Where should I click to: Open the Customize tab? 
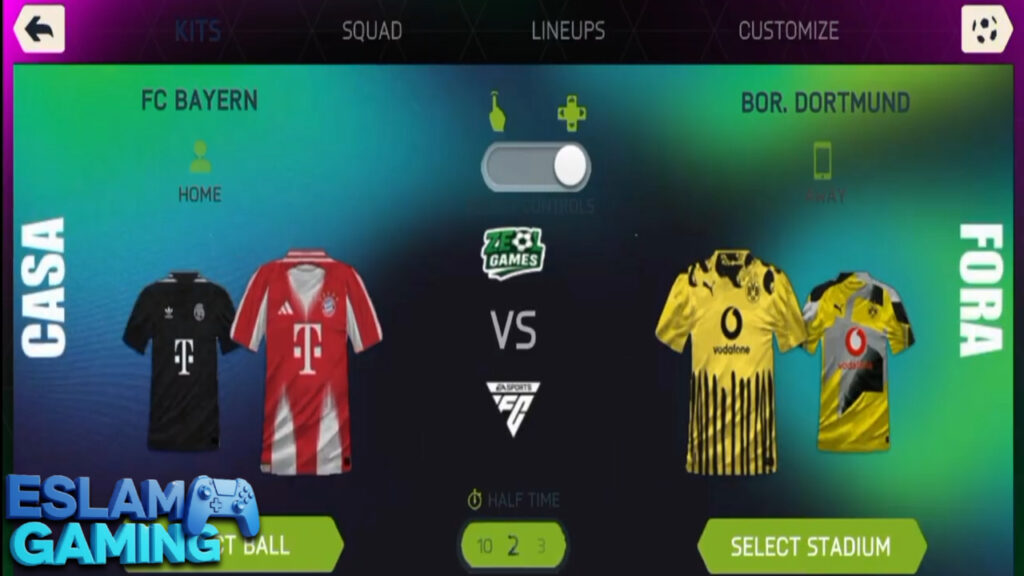(788, 31)
